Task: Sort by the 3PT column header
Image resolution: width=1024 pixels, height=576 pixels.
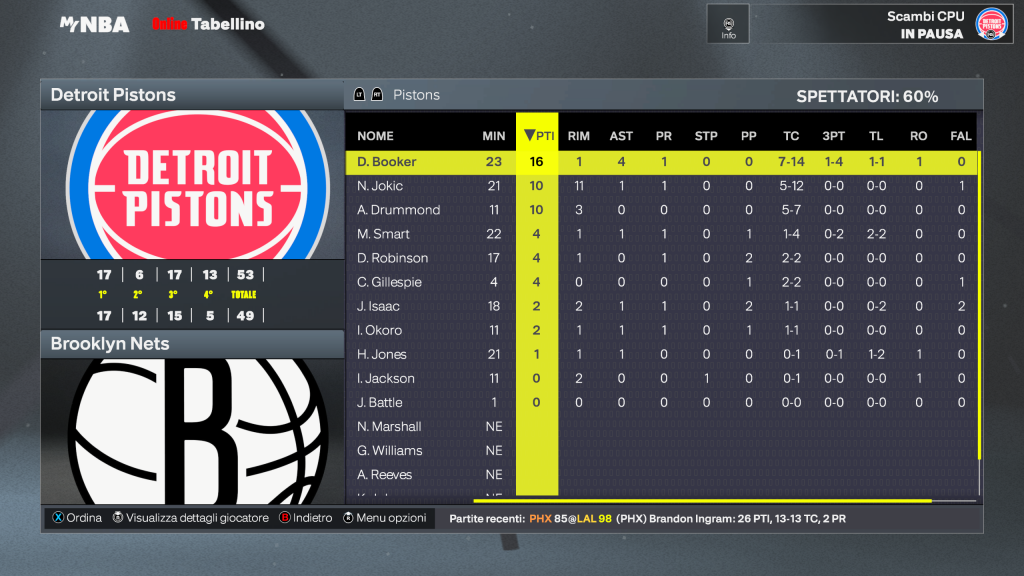Action: pyautogui.click(x=833, y=136)
